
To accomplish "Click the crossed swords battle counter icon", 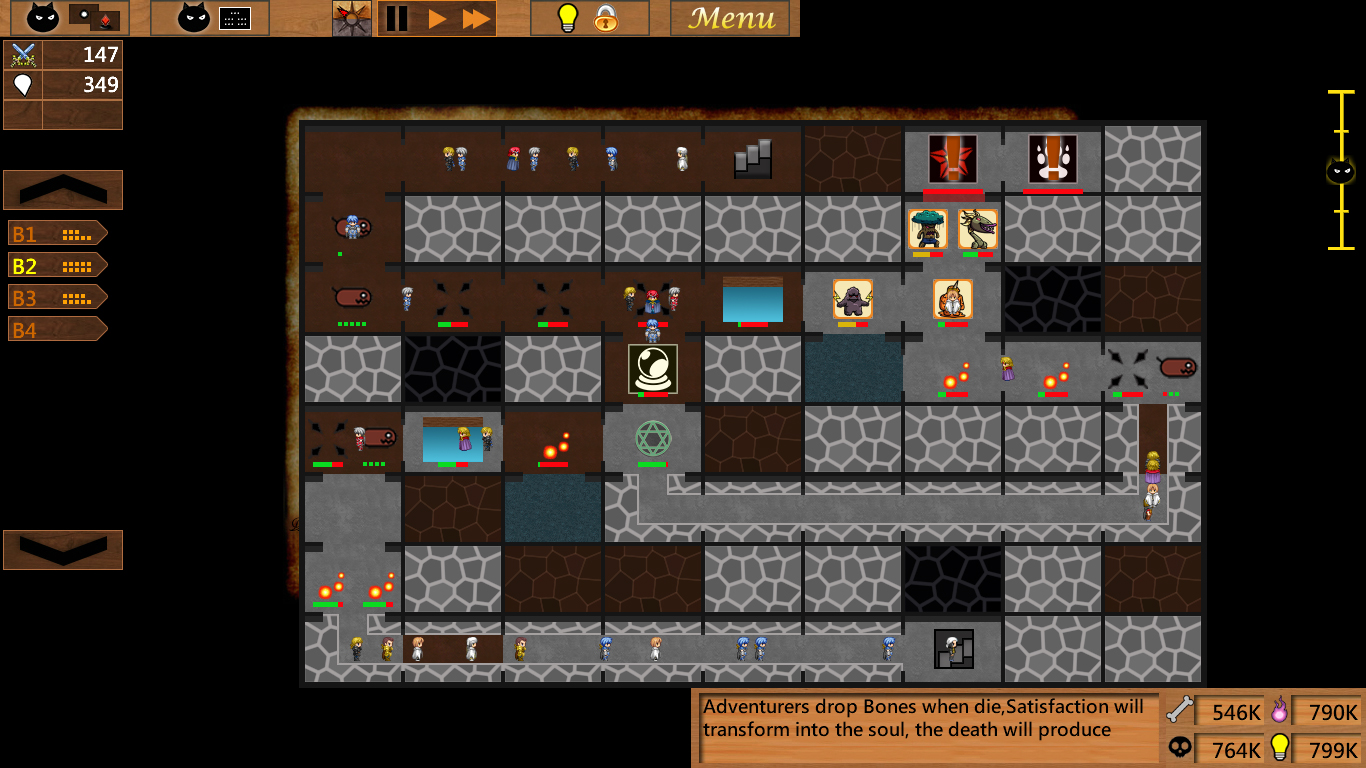I will point(24,55).
